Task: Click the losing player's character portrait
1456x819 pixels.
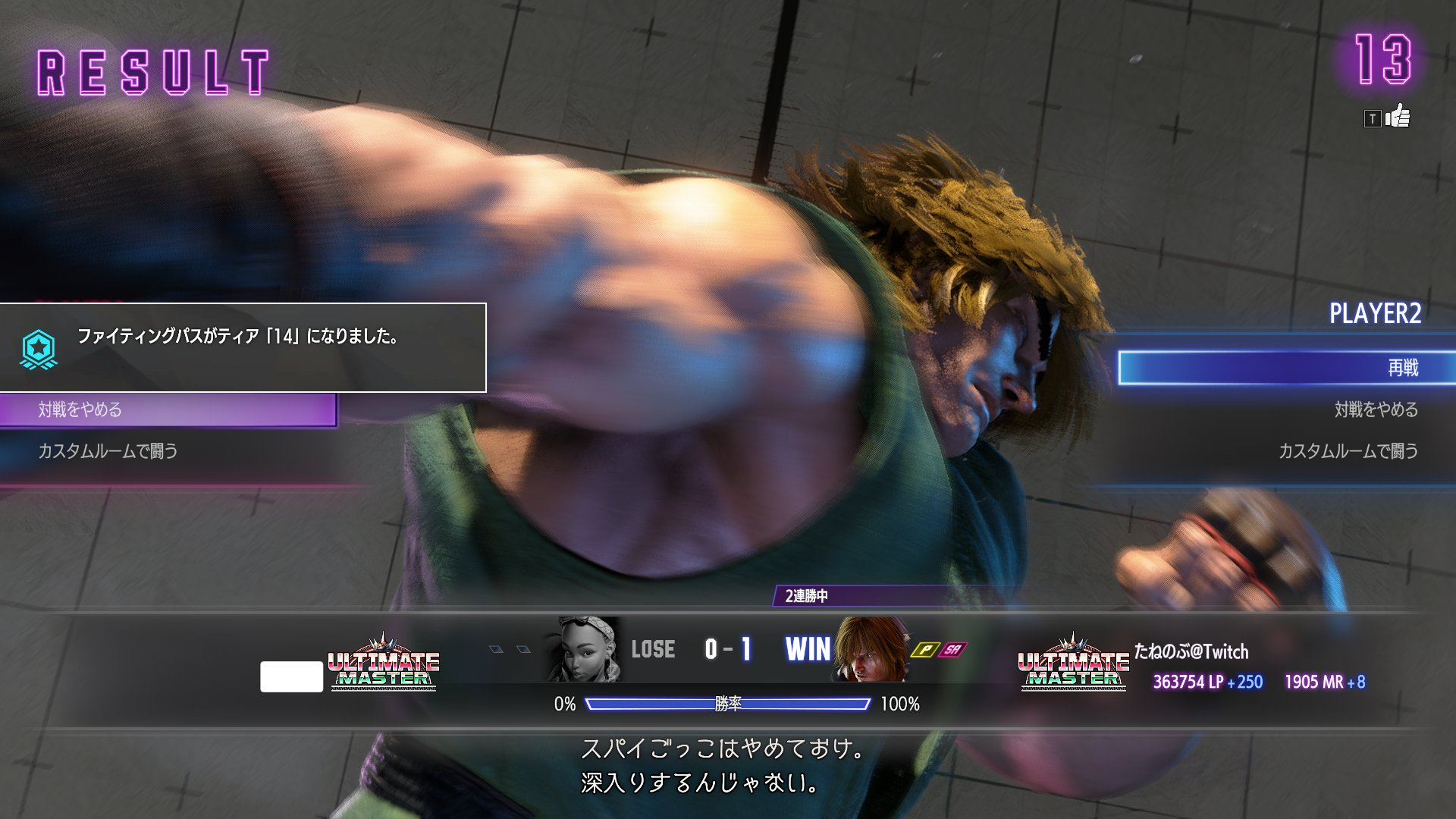Action: click(584, 649)
